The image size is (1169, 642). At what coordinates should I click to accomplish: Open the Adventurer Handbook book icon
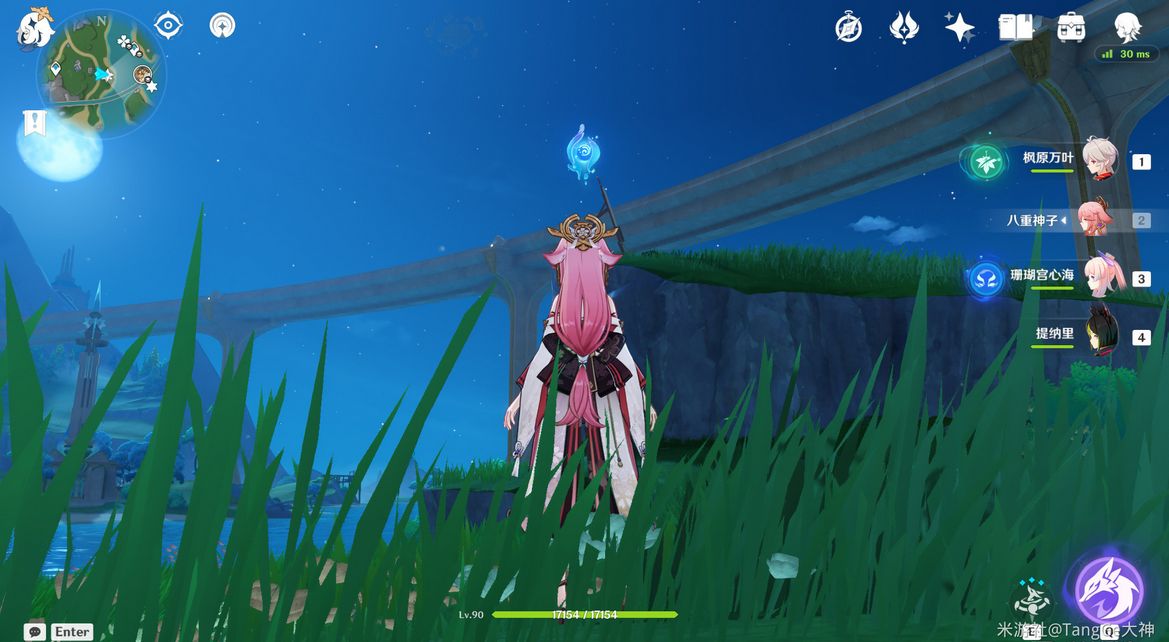pyautogui.click(x=1015, y=27)
